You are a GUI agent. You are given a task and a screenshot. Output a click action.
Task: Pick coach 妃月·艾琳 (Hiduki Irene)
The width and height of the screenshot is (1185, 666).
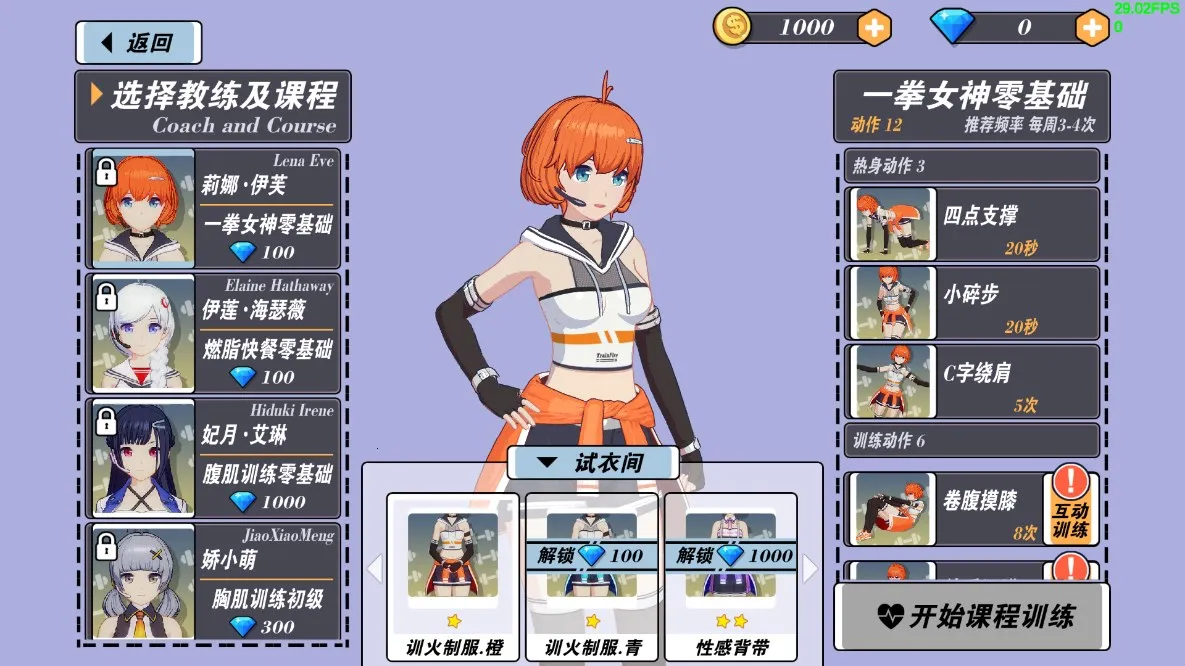pos(213,457)
